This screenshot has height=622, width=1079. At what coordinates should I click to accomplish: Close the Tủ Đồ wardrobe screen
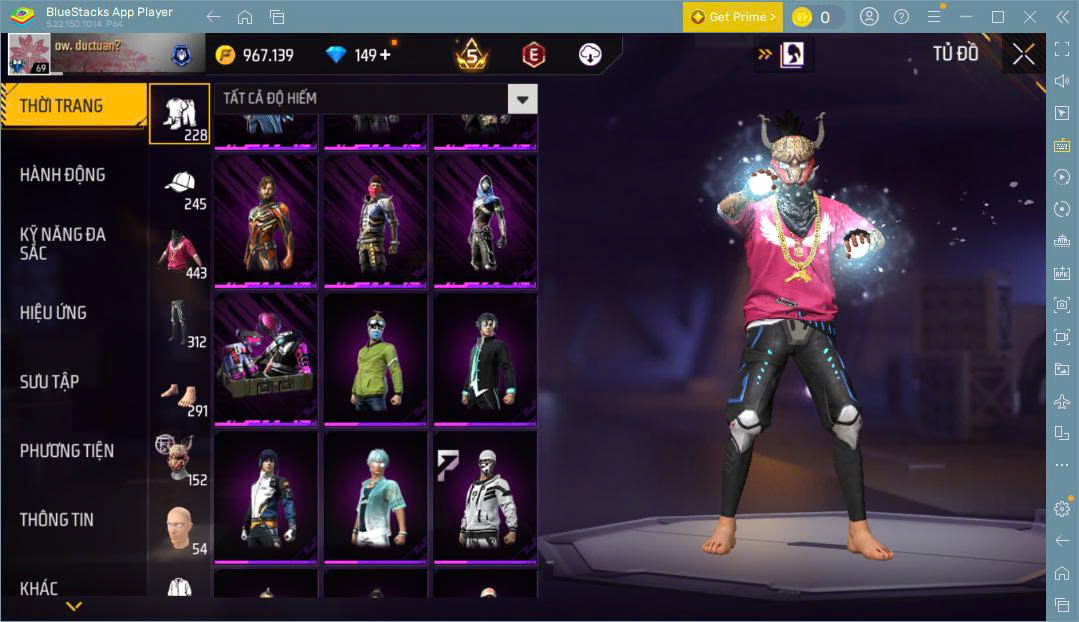tap(1023, 54)
